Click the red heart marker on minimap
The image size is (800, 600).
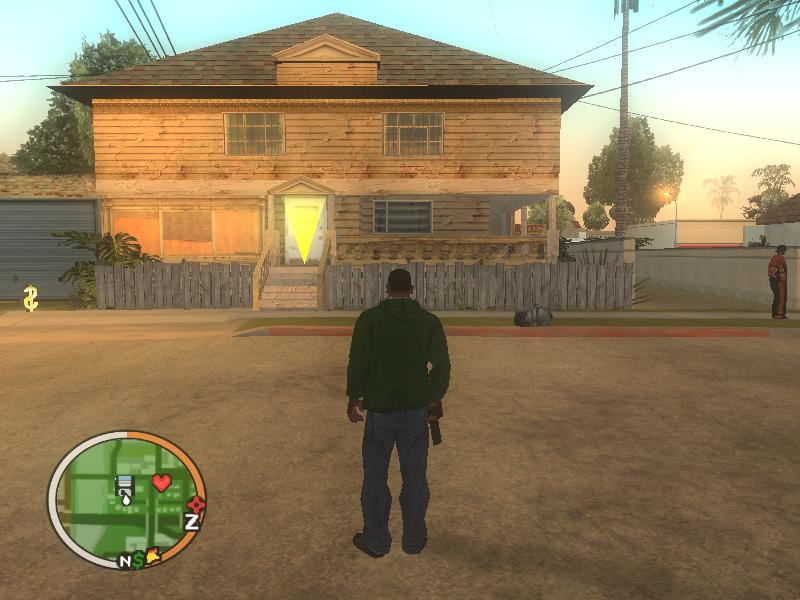point(161,483)
